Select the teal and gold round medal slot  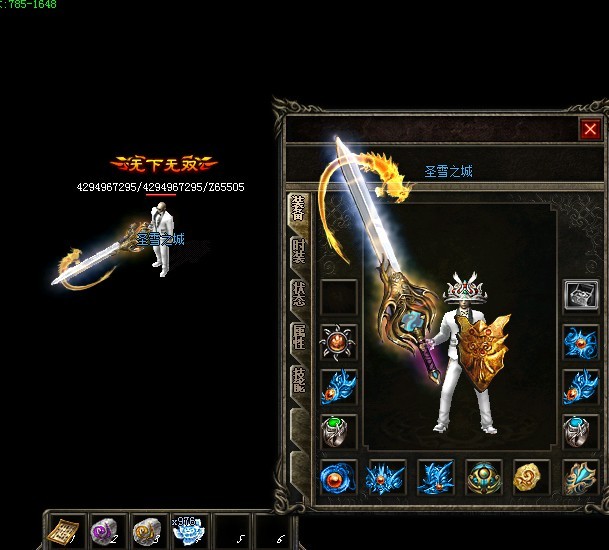click(485, 478)
